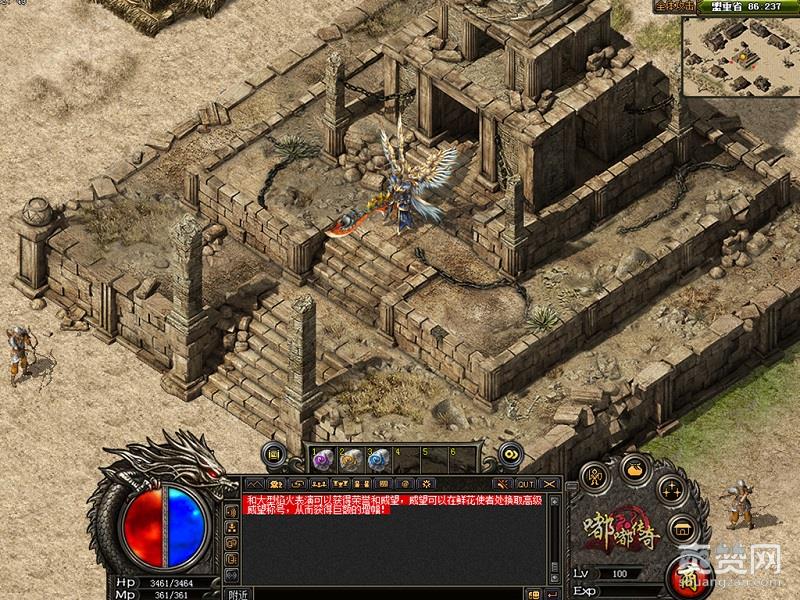Open the bag inventory pouch button
This screenshot has width=800, height=600.
click(x=634, y=468)
